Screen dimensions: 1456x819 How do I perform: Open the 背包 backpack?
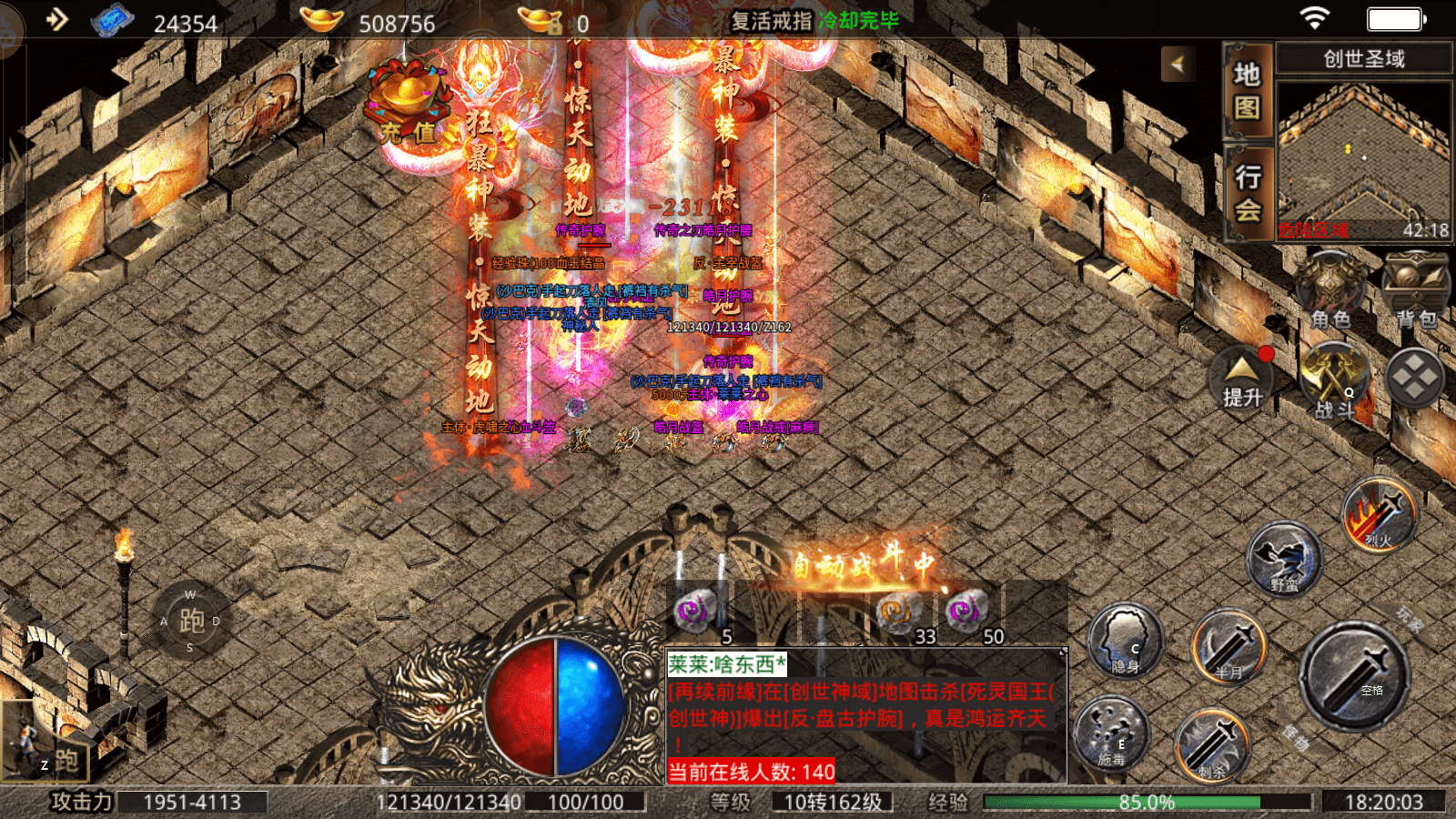pos(1415,291)
